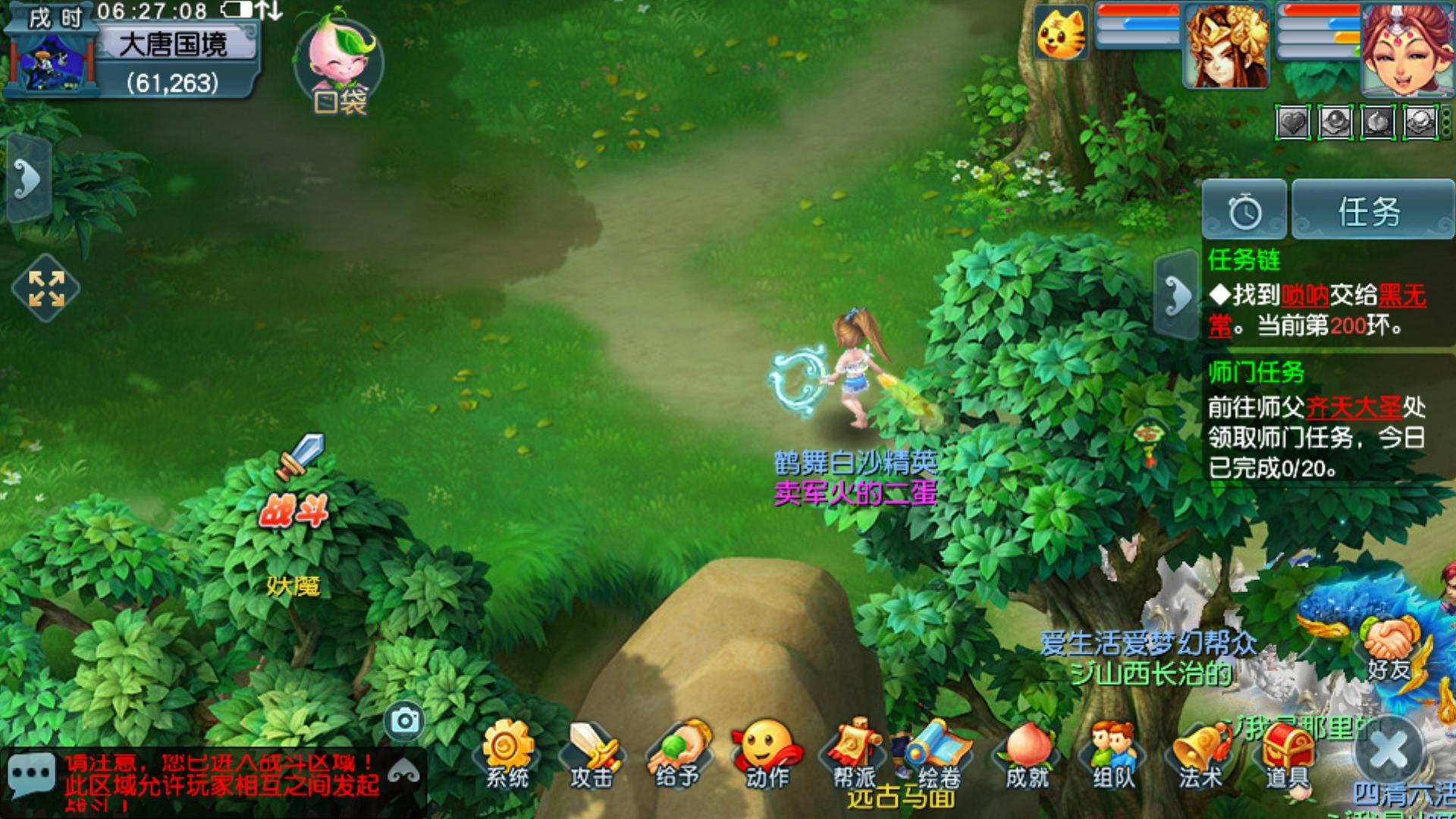The width and height of the screenshot is (1456, 819).
Task: Open the 好友 friends list
Action: [1389, 648]
